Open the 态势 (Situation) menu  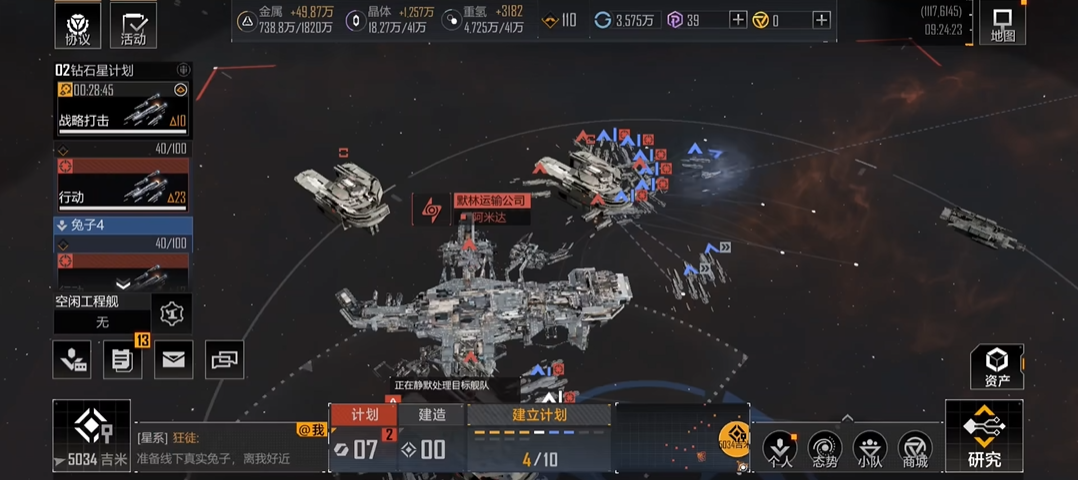coord(825,449)
